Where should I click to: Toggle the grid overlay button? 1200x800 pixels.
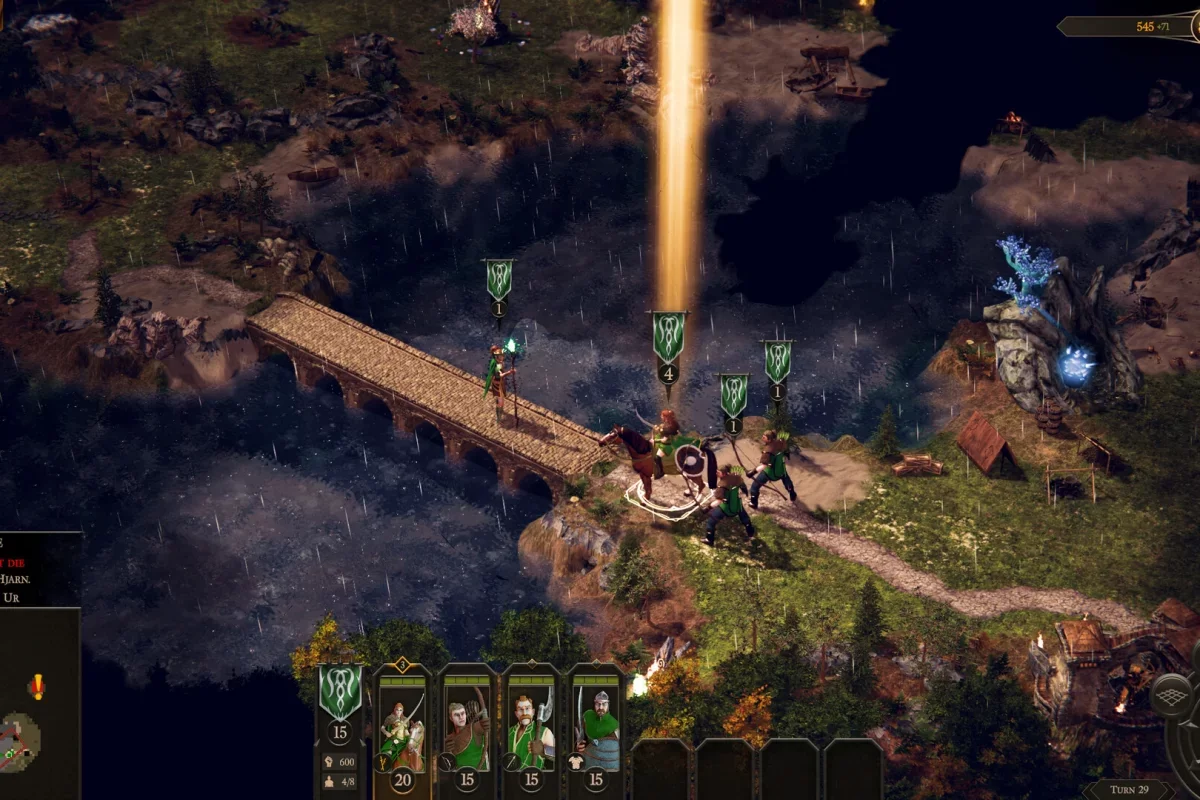(1172, 696)
